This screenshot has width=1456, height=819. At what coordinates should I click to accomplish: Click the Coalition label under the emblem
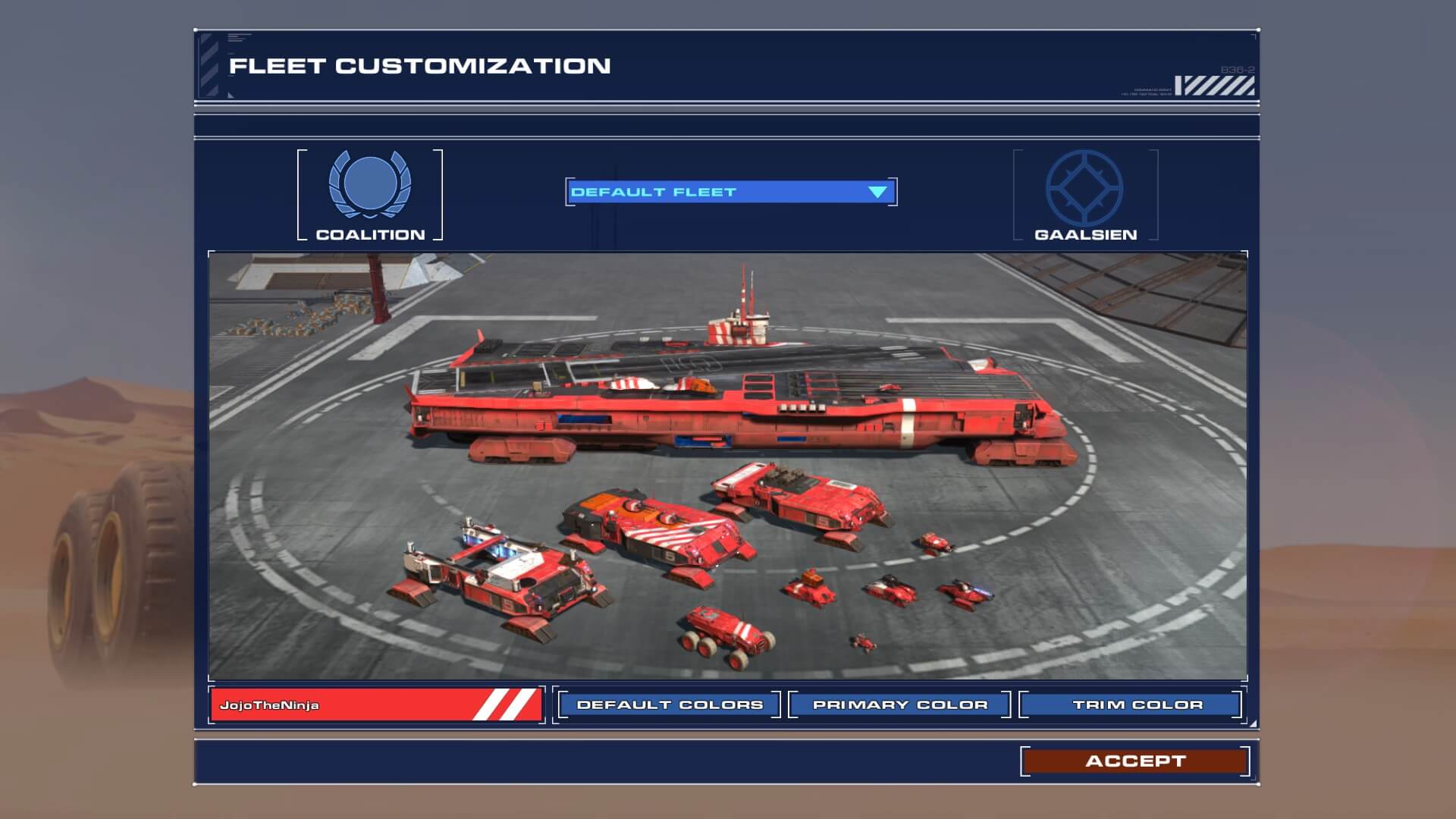[369, 234]
